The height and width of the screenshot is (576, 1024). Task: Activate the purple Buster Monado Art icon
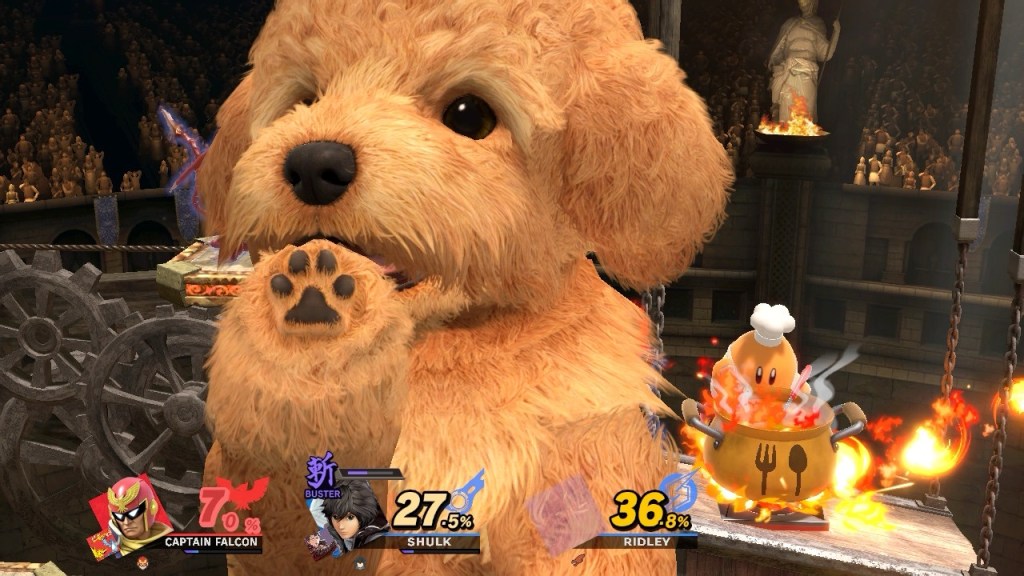pos(320,476)
